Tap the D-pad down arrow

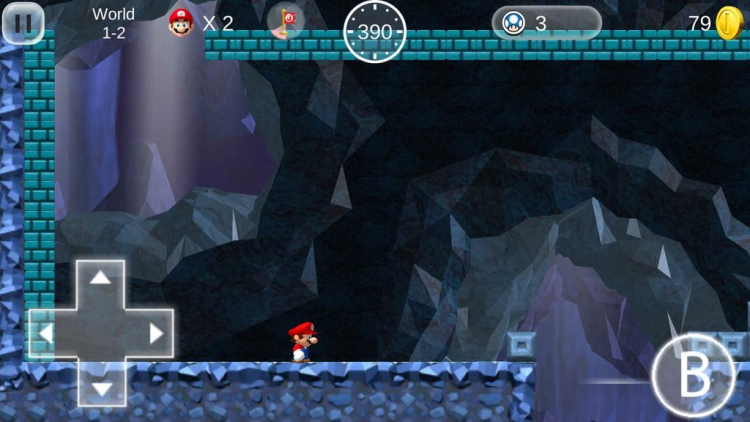point(101,387)
